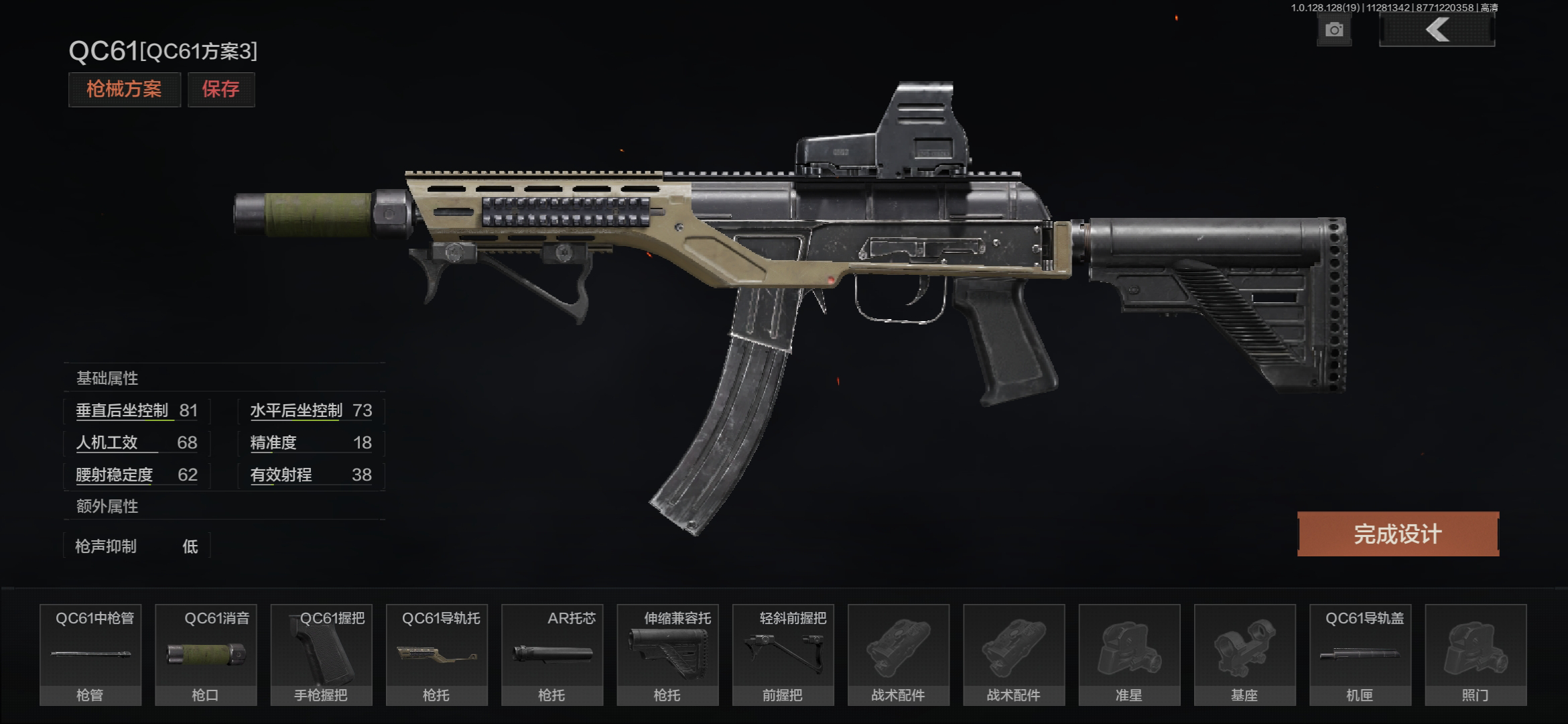Take a screenshot with the camera icon
The width and height of the screenshot is (1568, 724).
point(1333,30)
